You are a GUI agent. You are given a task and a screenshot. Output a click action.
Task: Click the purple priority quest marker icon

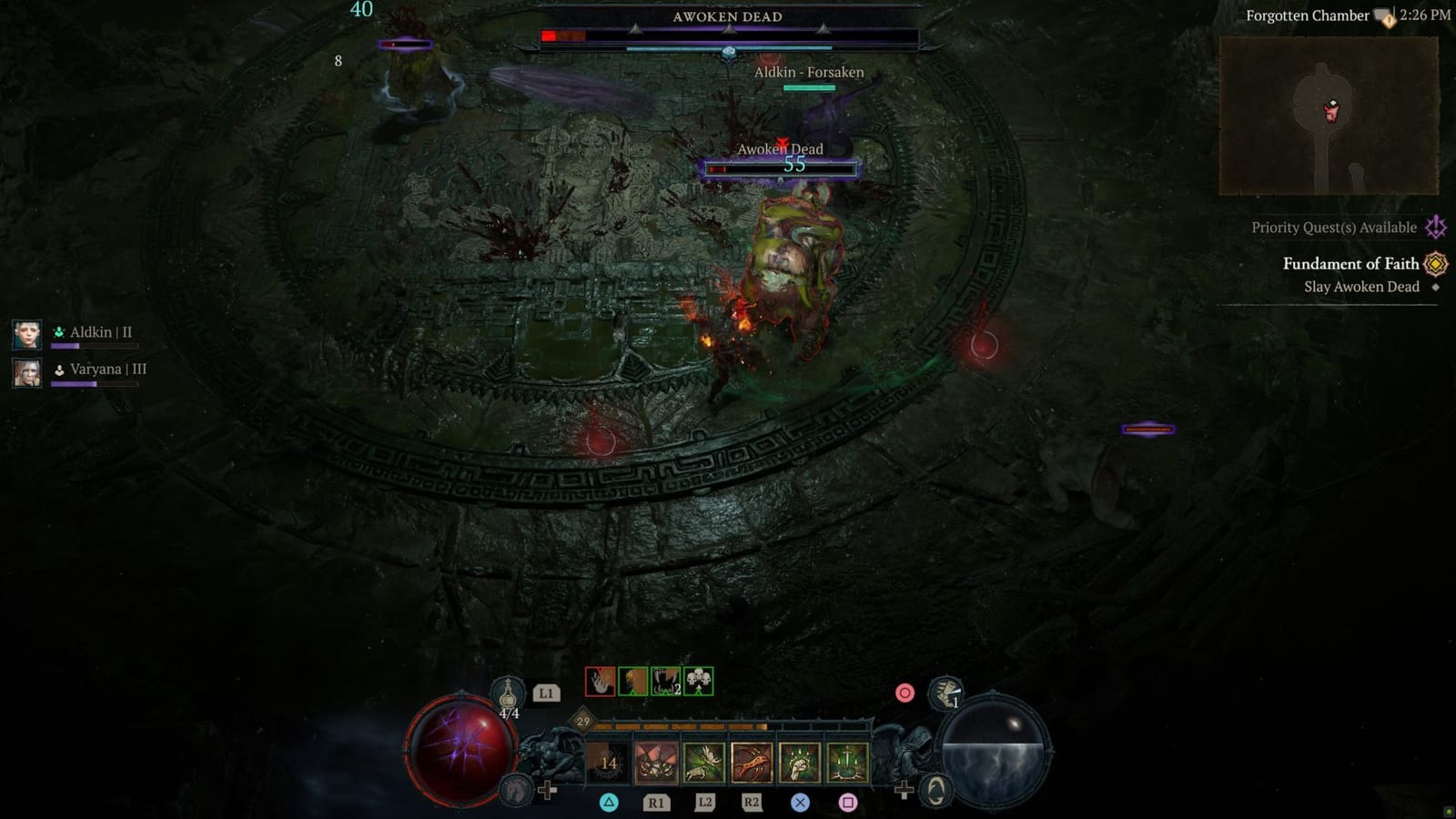[x=1436, y=227]
